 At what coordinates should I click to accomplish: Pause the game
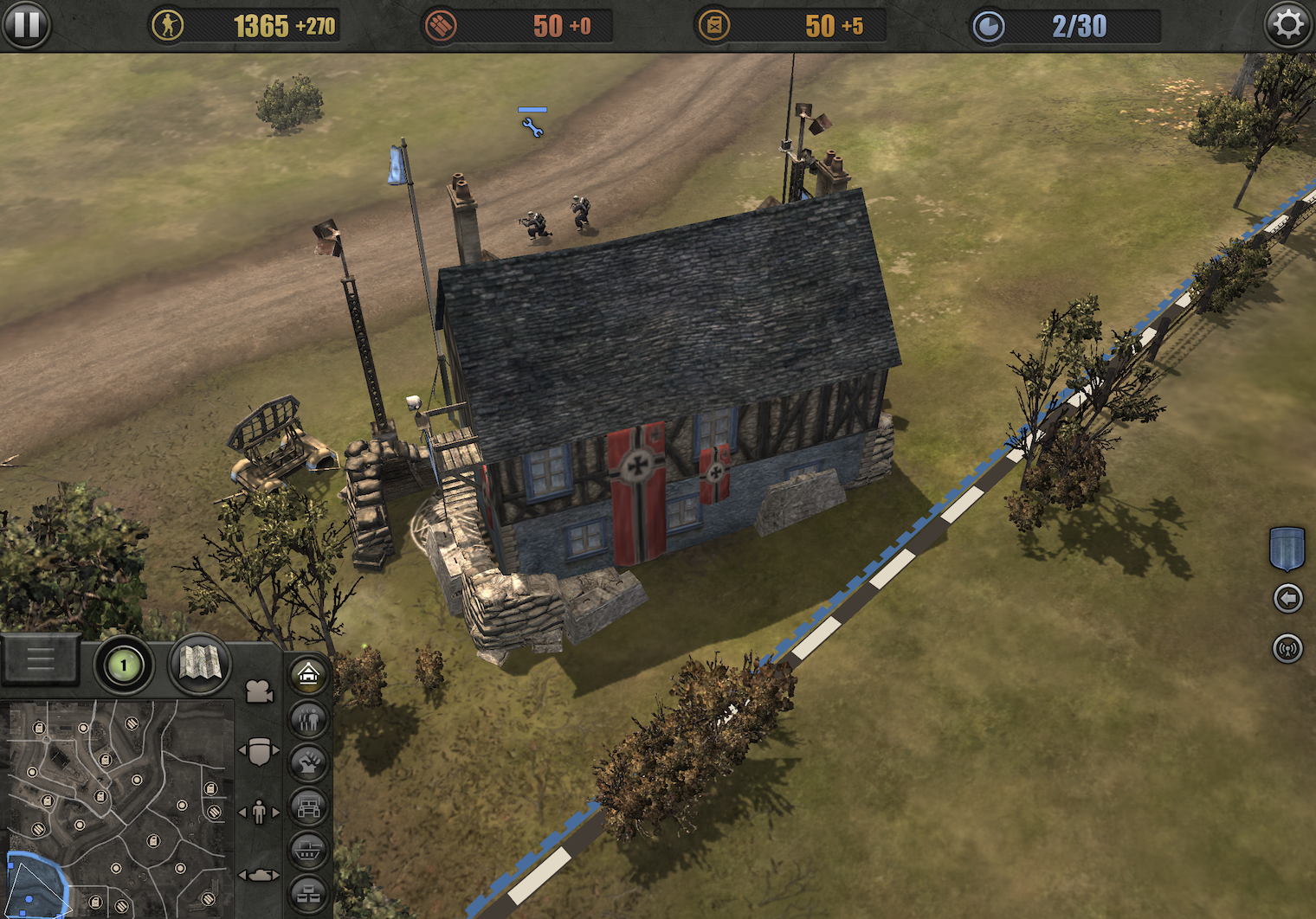[x=26, y=24]
